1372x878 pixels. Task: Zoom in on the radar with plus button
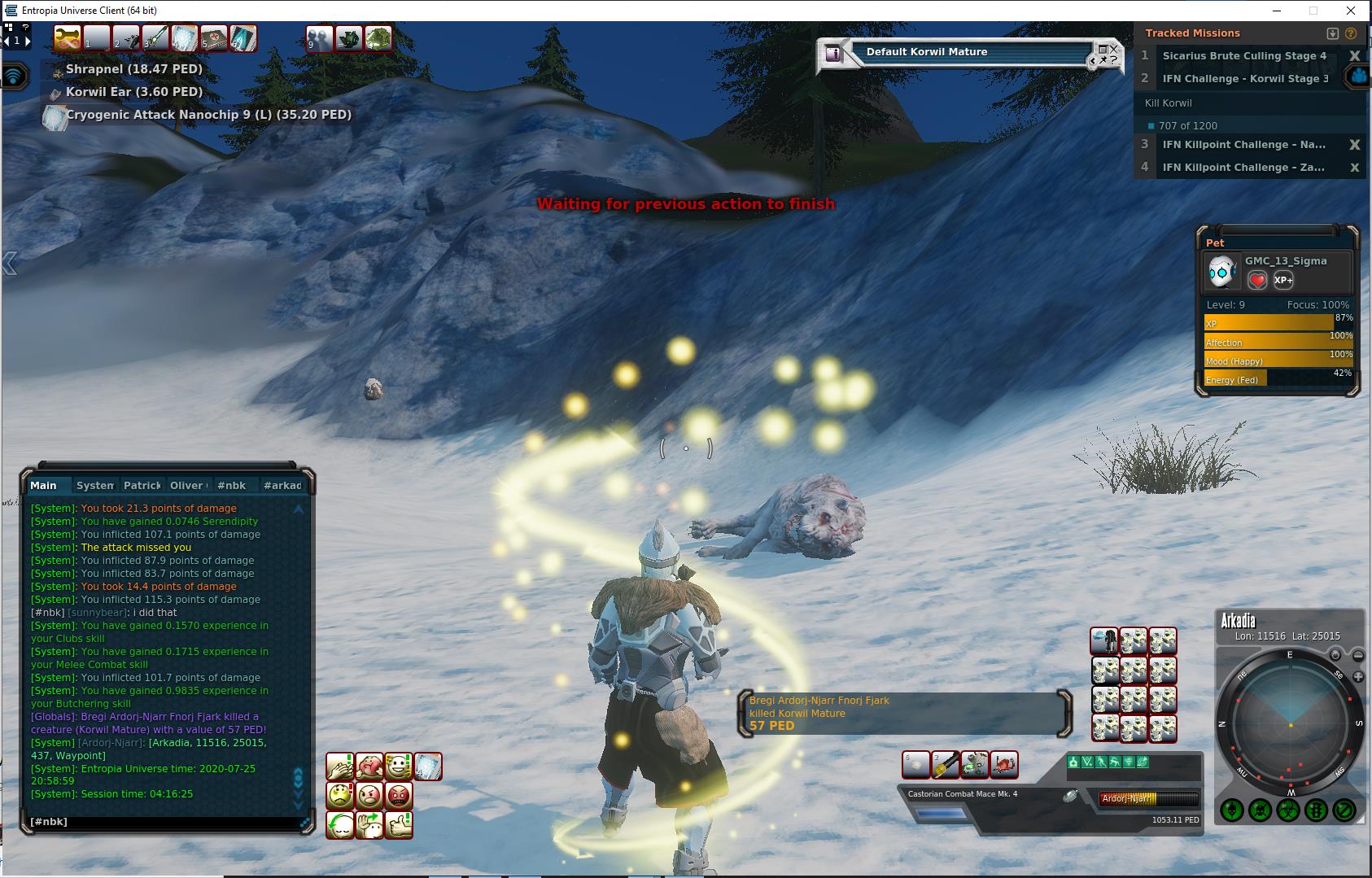coord(1358,677)
